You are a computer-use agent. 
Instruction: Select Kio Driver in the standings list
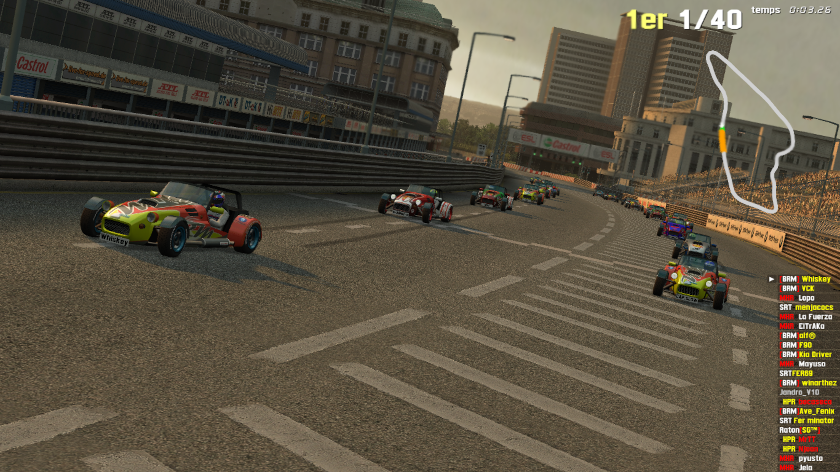pos(815,354)
